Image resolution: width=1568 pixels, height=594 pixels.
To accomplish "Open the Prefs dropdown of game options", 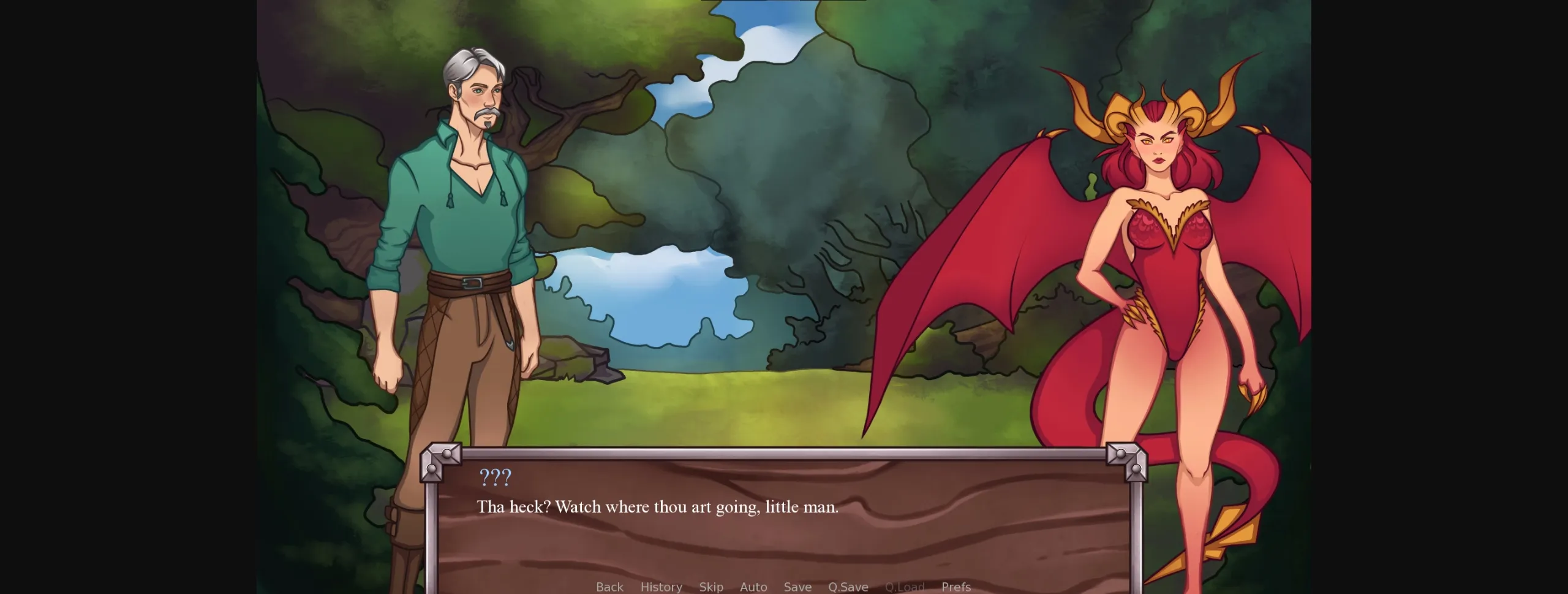I will click(956, 587).
